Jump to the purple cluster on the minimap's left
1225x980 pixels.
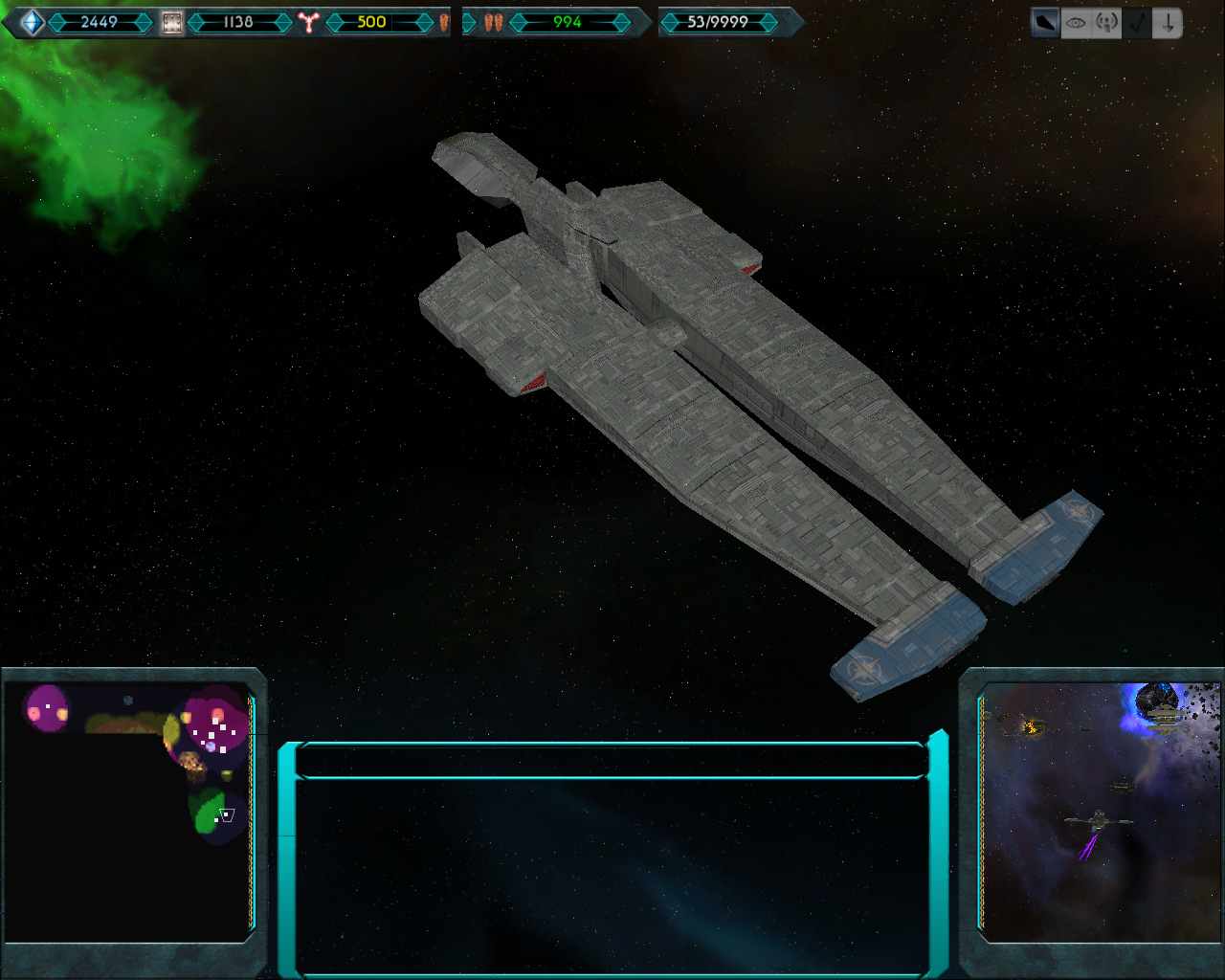46,709
